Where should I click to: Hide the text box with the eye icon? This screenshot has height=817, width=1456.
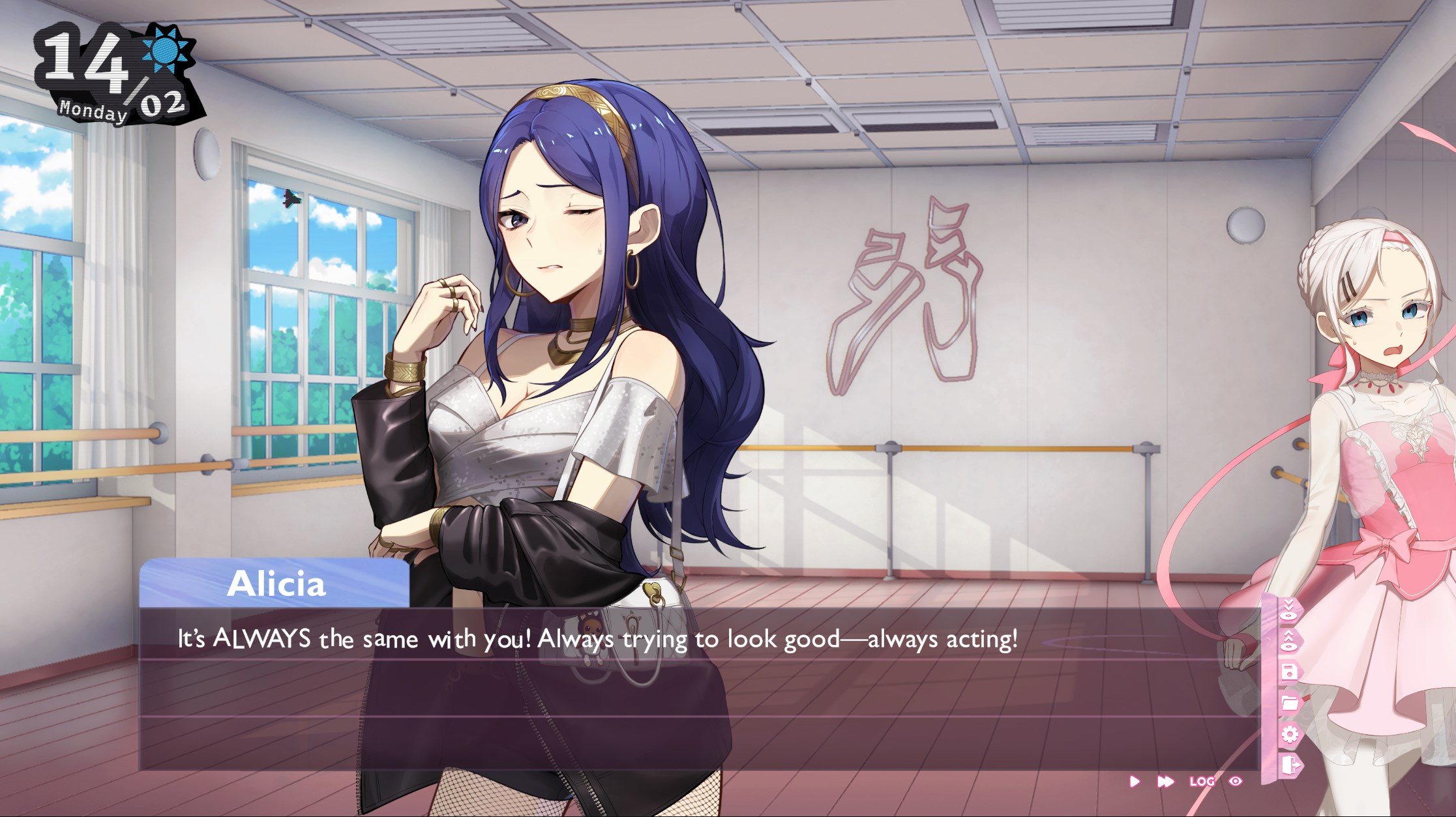tap(1236, 781)
